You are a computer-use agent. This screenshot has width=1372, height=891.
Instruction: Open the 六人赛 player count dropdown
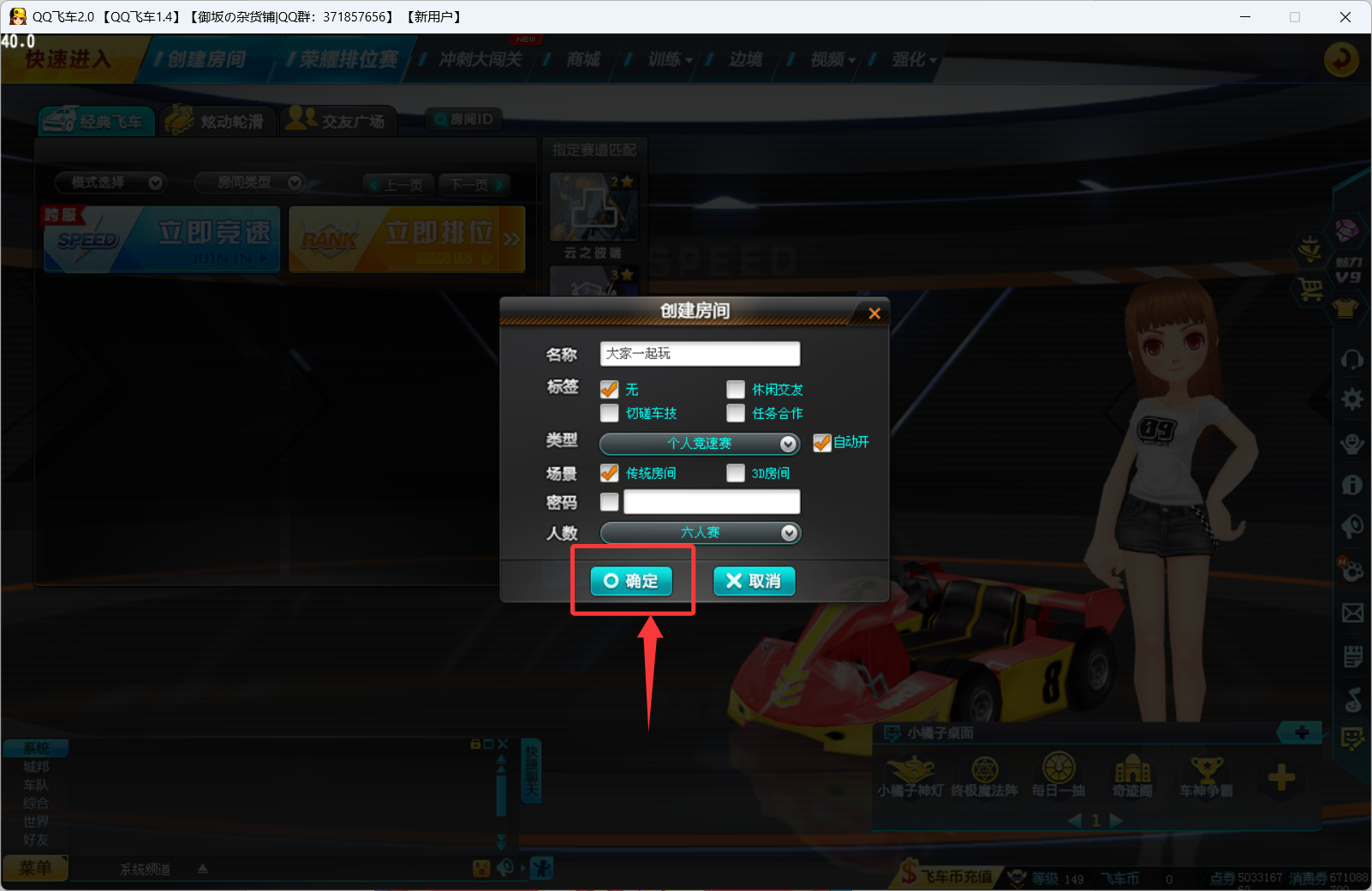[700, 533]
